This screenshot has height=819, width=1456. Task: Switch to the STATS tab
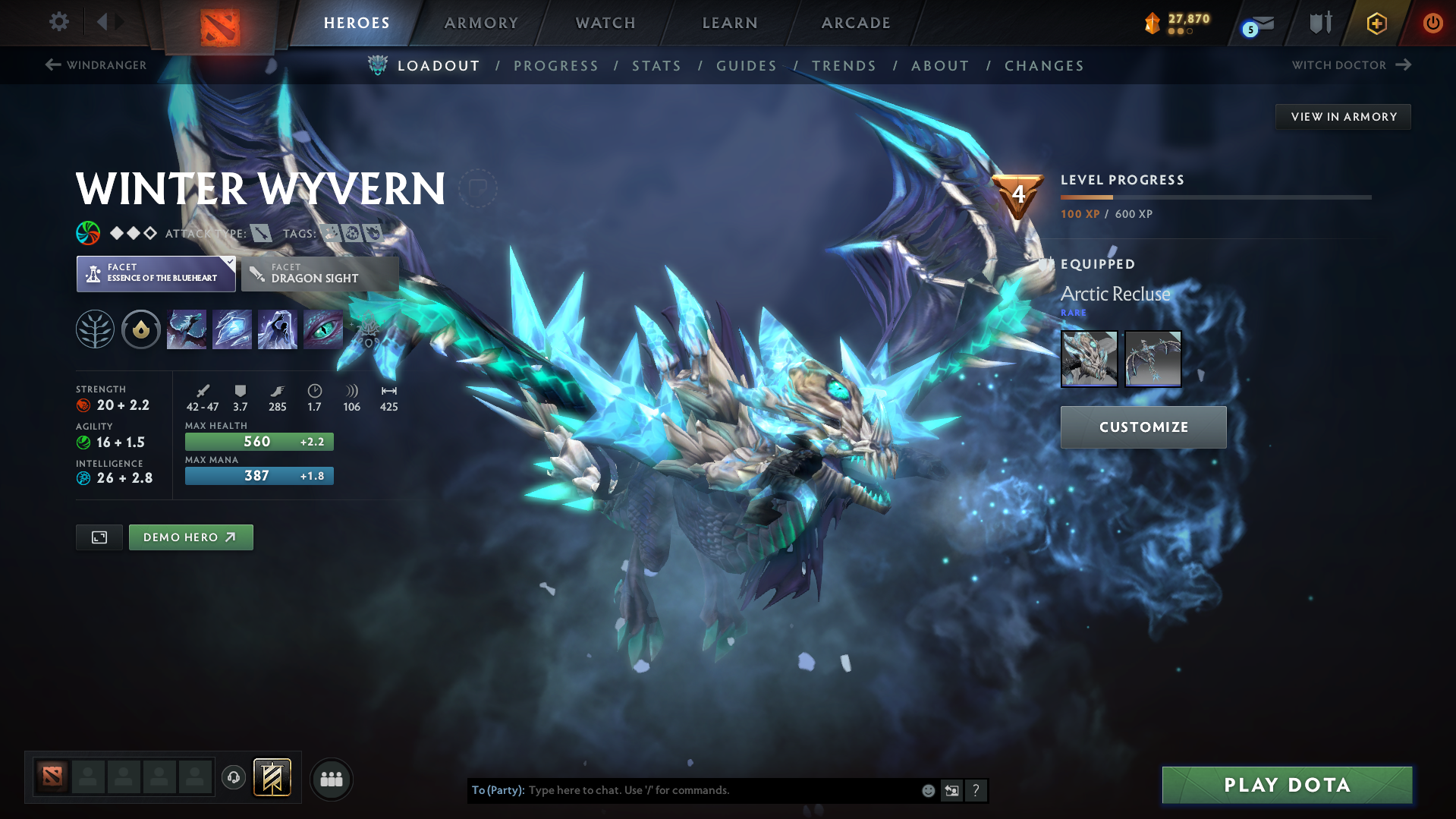tap(656, 66)
